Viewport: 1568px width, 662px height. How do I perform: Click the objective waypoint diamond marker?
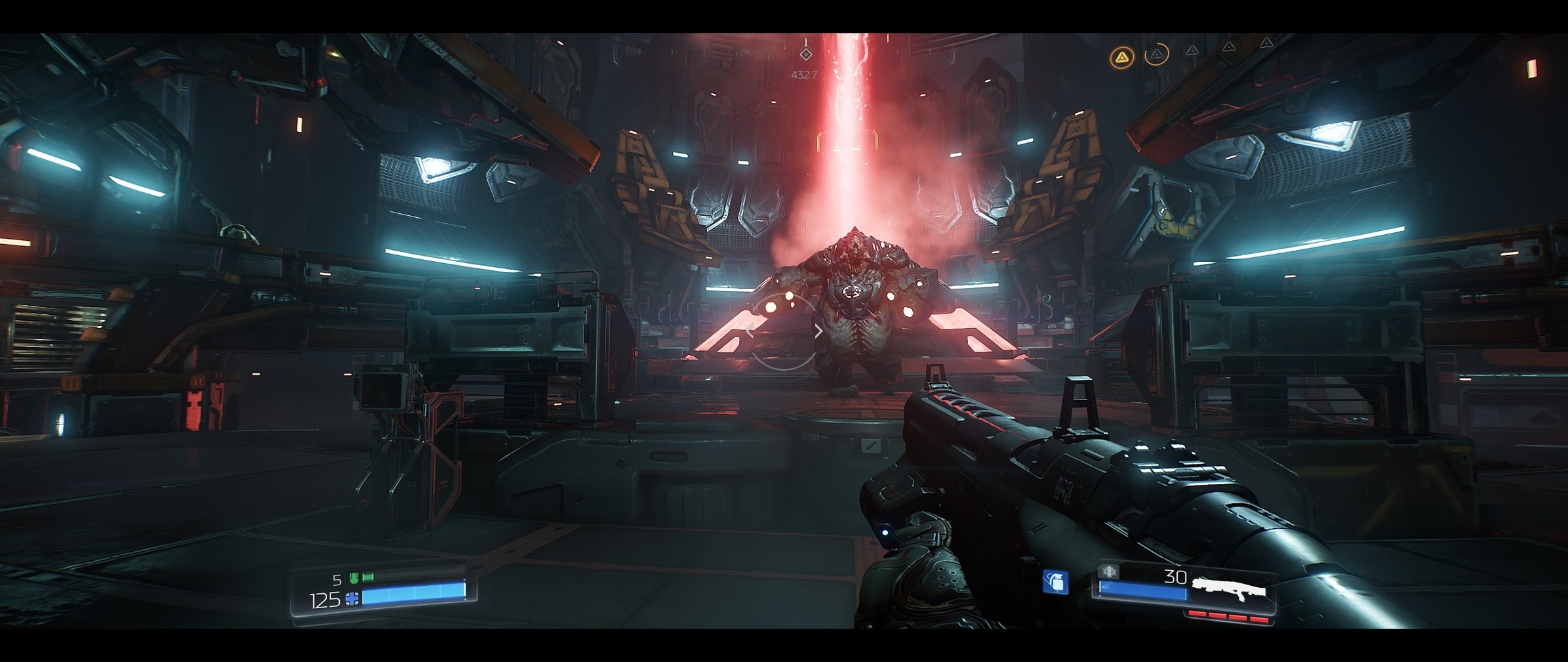click(806, 54)
